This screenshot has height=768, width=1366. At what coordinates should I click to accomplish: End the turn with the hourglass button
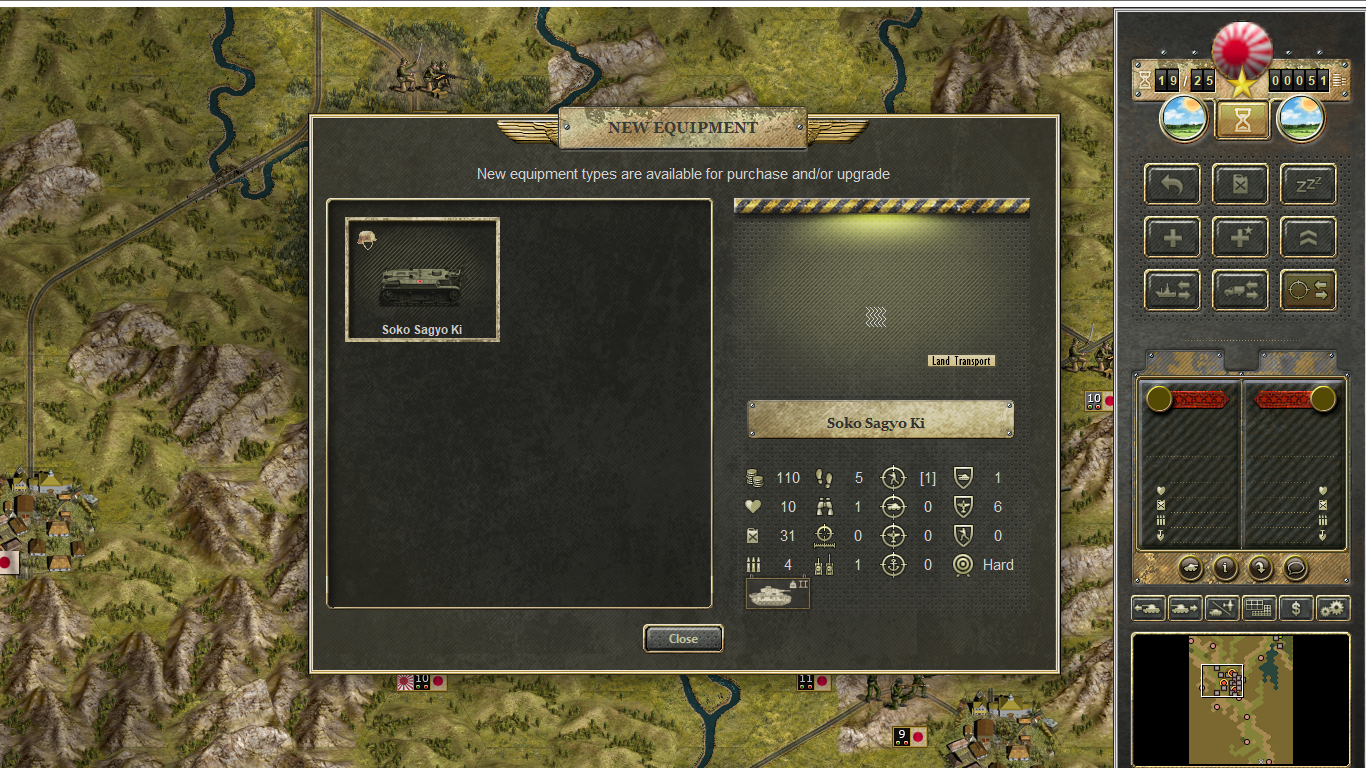point(1241,120)
